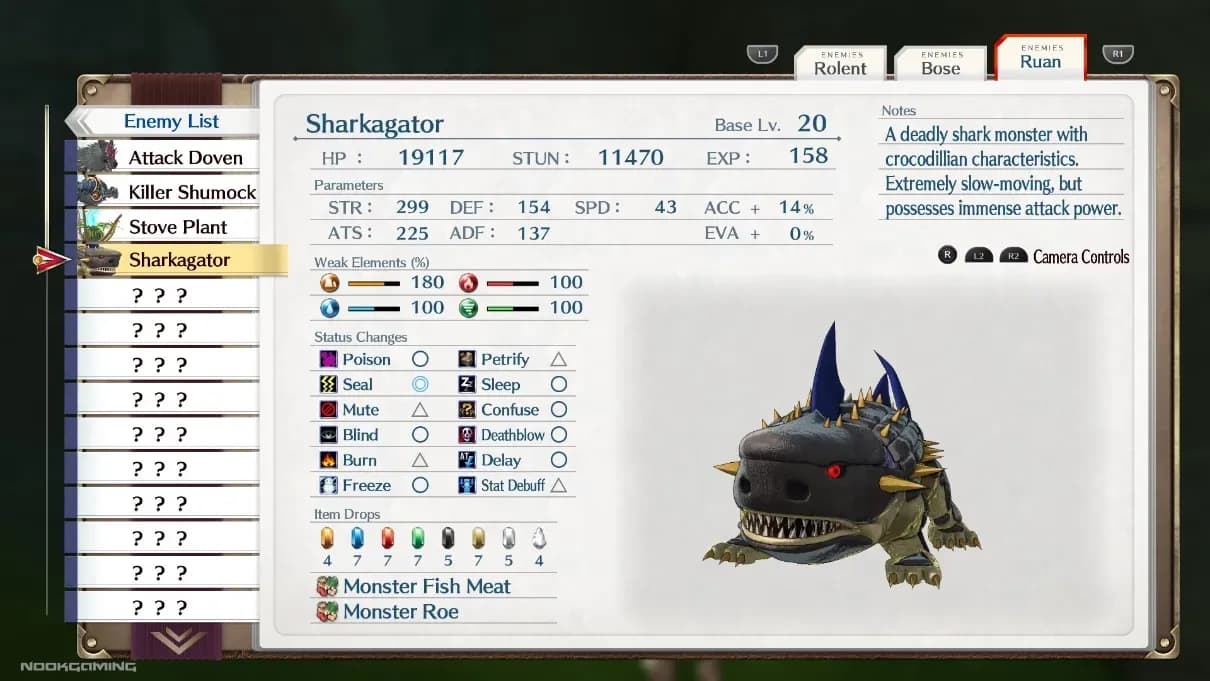Viewport: 1210px width, 681px height.
Task: Open the Bose enemies tab
Action: tap(940, 63)
